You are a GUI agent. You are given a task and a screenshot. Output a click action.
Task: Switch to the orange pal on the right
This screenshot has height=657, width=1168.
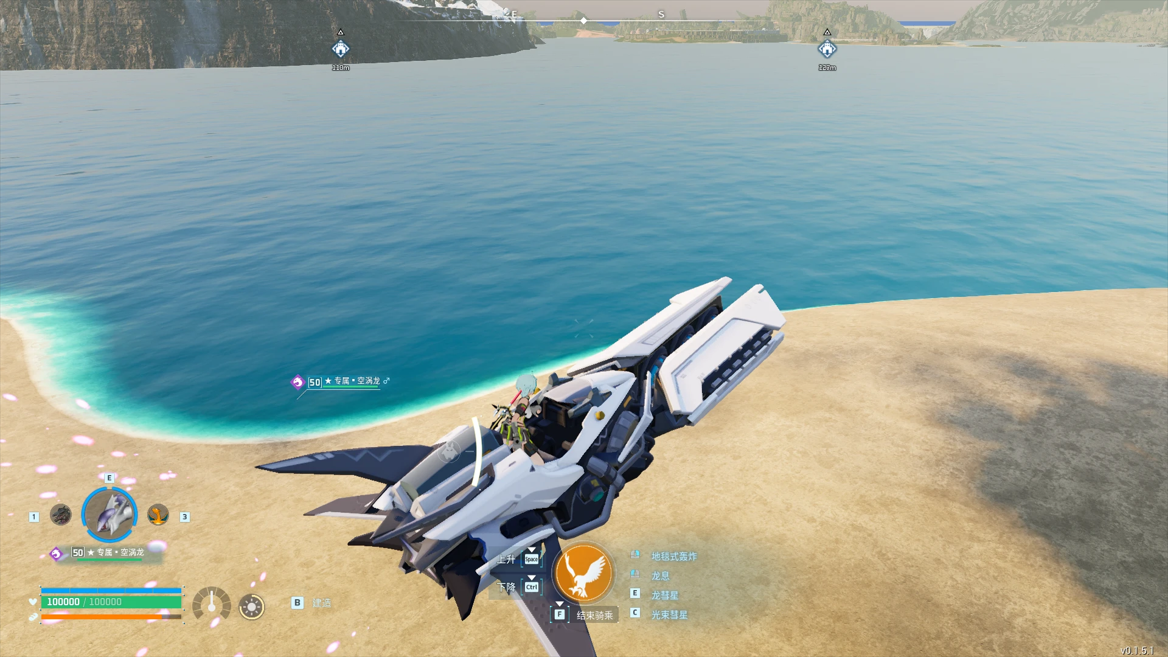tap(157, 515)
